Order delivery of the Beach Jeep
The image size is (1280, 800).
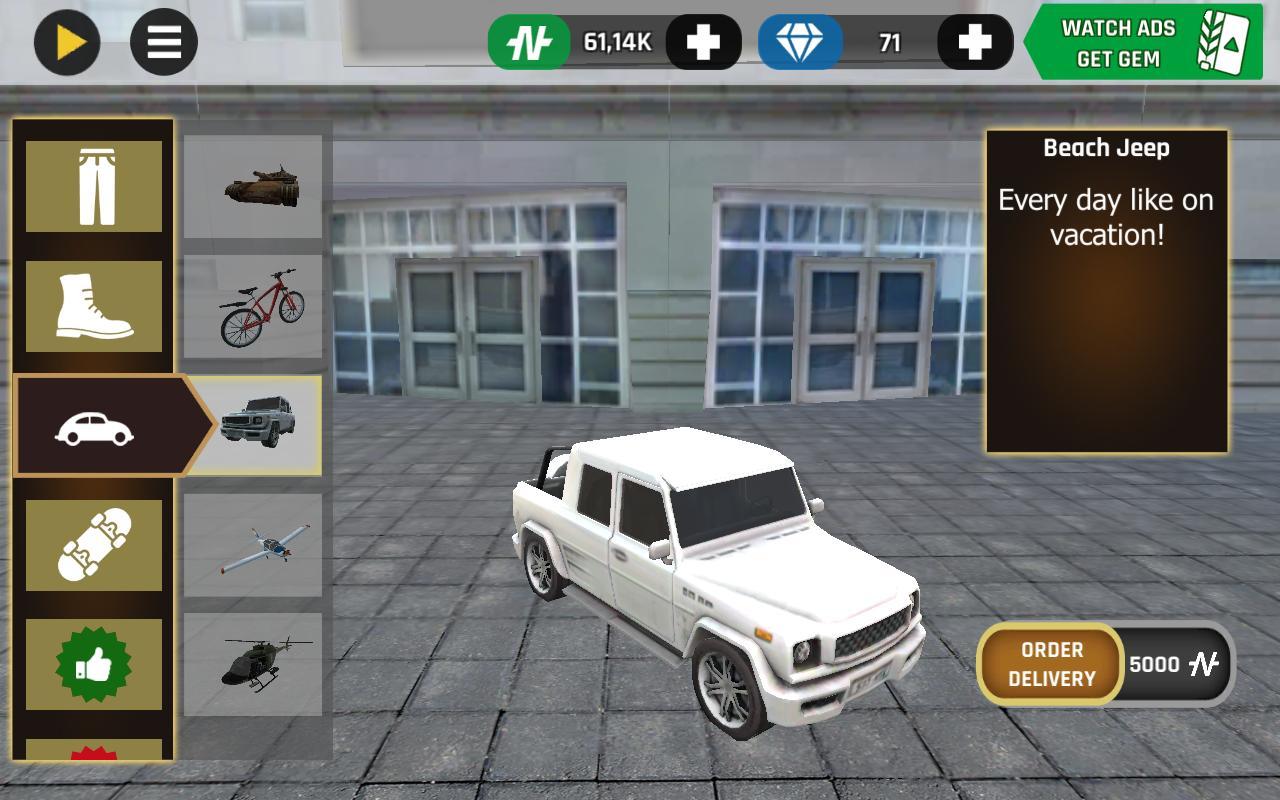click(1051, 664)
